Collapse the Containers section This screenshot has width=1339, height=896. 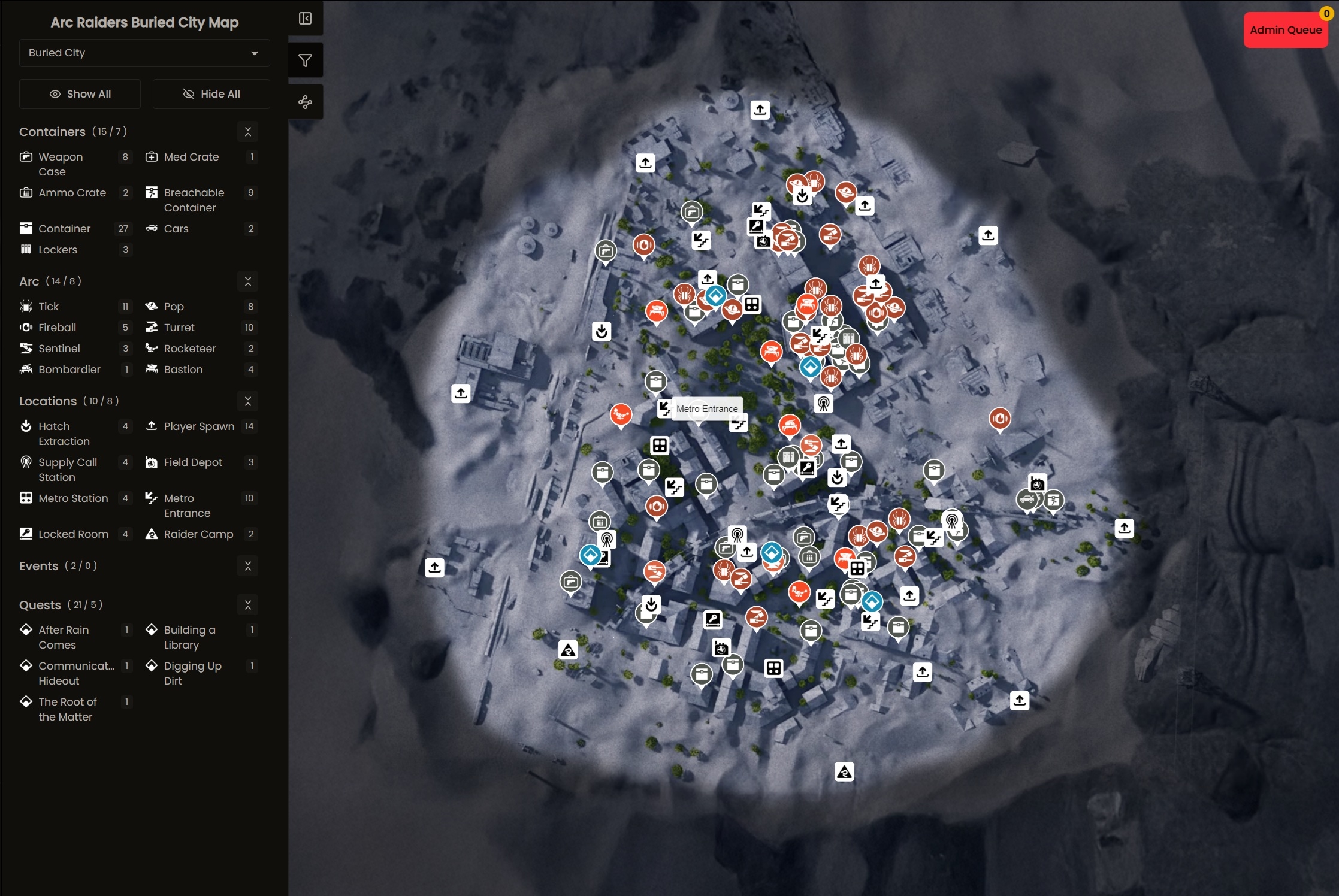[247, 131]
